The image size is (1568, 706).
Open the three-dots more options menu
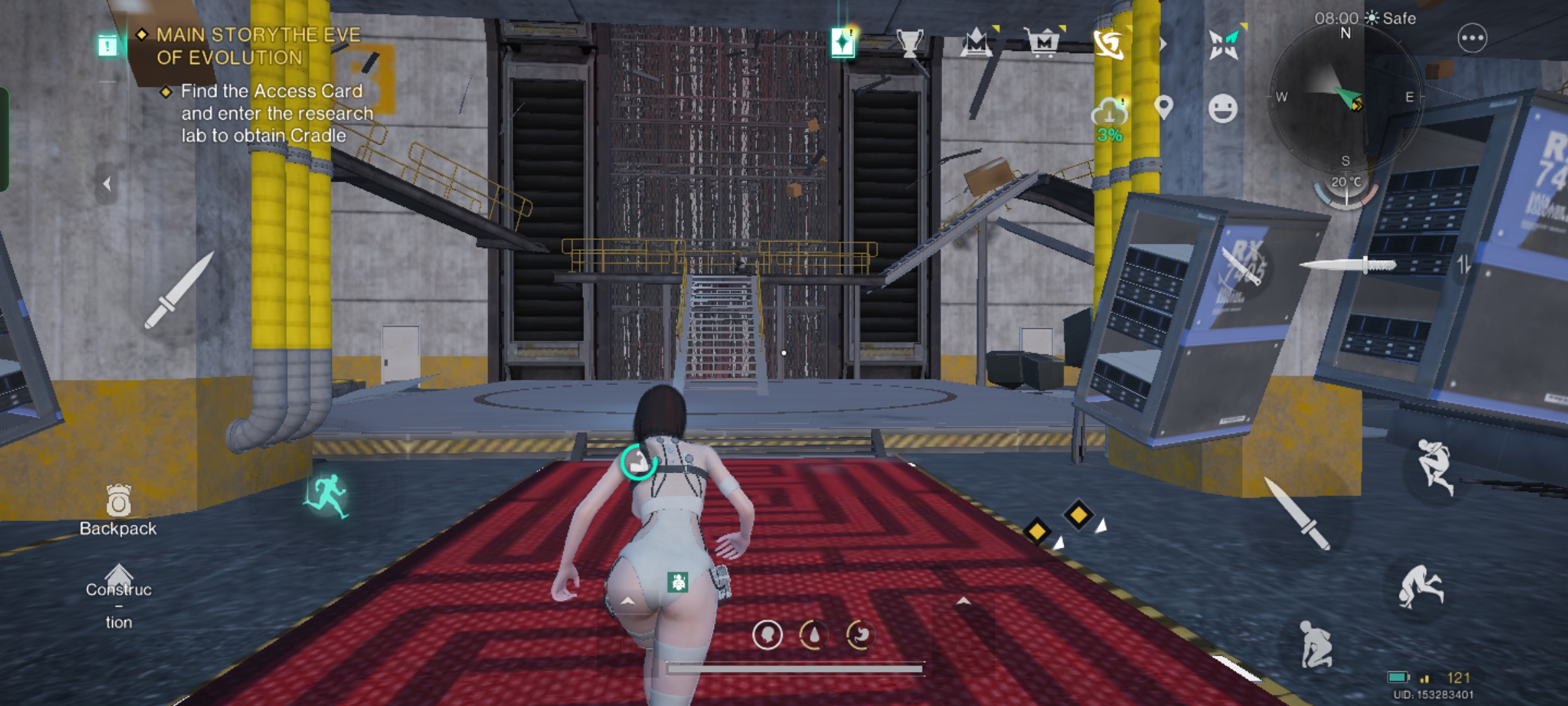pos(1472,39)
